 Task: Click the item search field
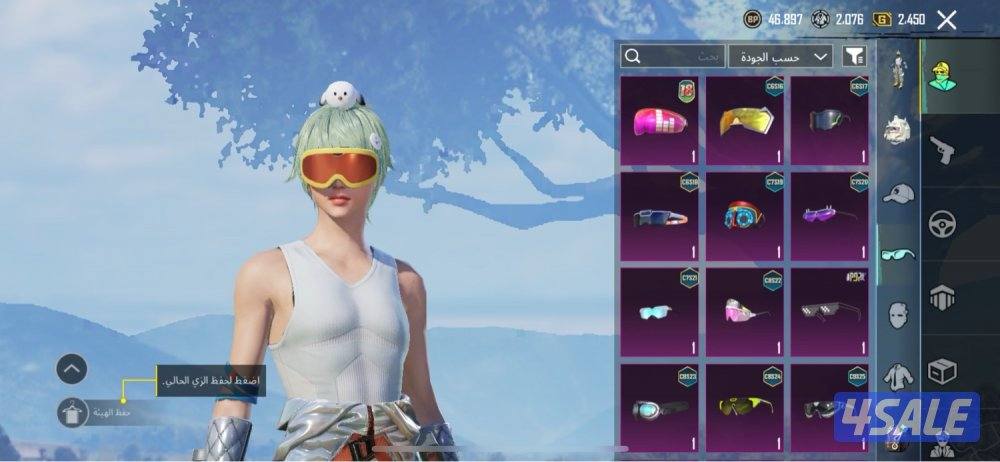point(671,56)
